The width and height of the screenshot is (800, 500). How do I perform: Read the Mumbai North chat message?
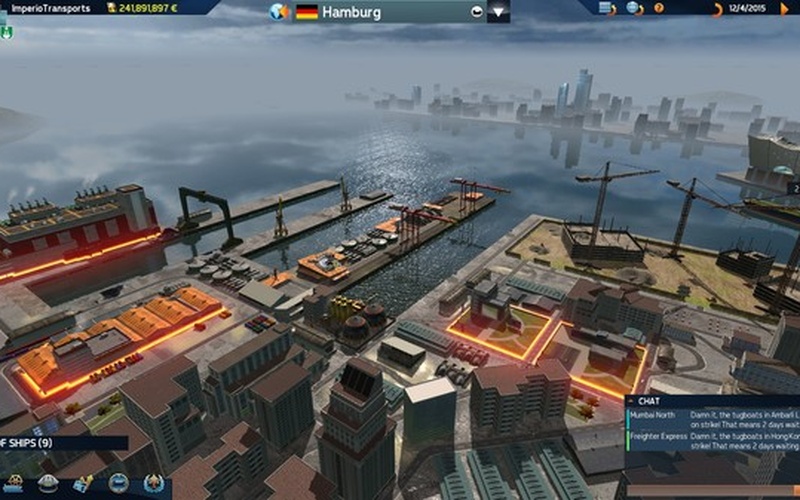point(712,418)
